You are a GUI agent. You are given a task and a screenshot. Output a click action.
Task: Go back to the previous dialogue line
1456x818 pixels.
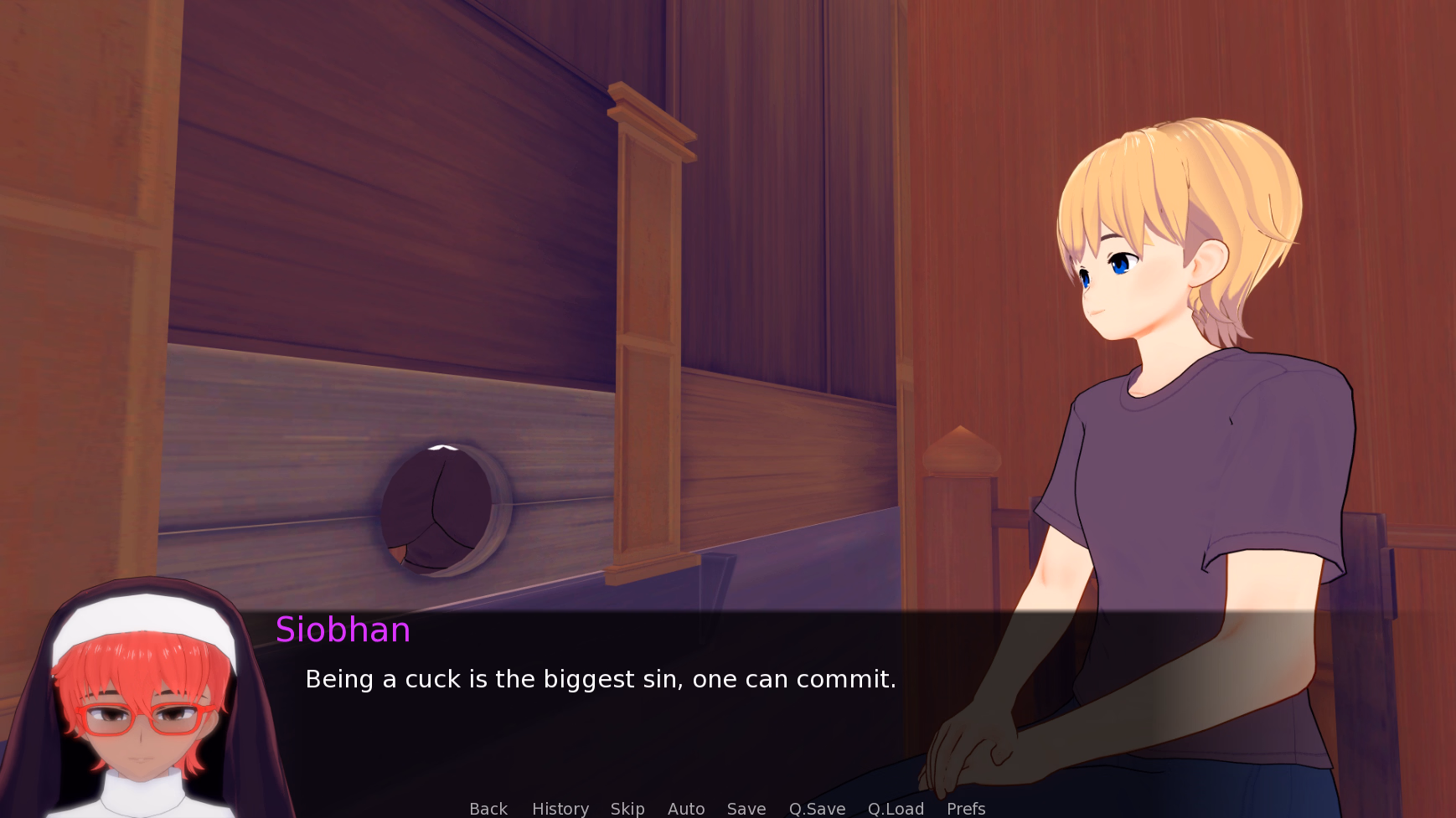(488, 808)
